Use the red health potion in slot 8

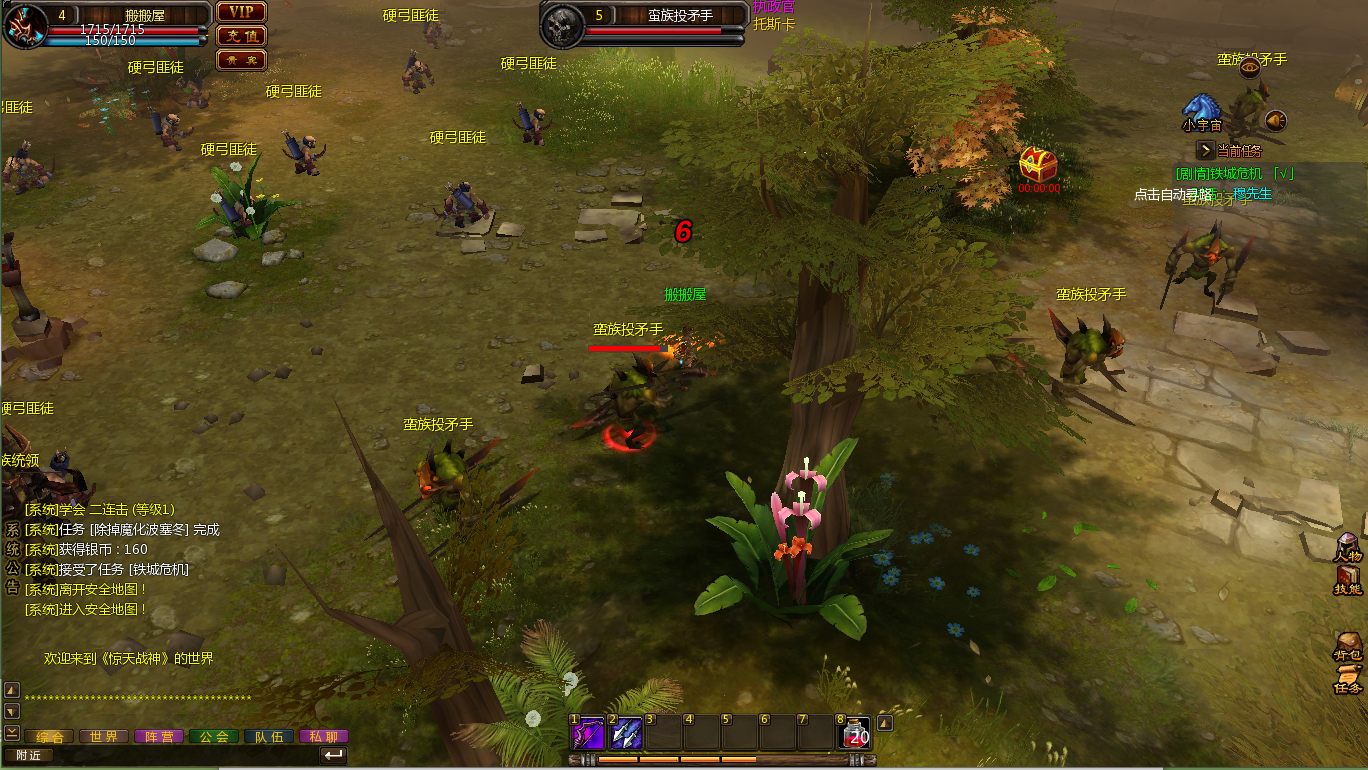coord(854,734)
